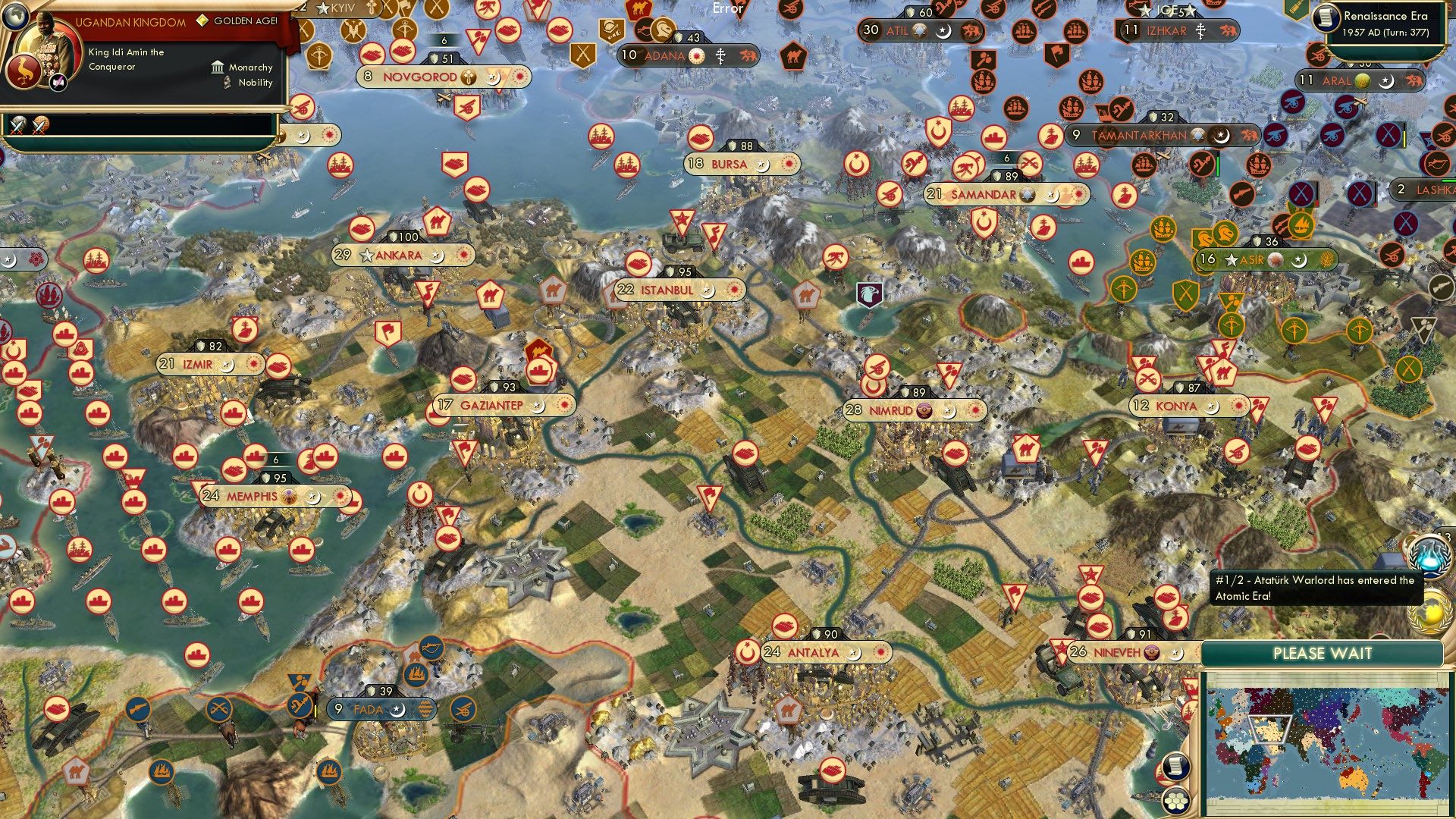Toggle strategic view with the hexagon icon

point(1176,801)
